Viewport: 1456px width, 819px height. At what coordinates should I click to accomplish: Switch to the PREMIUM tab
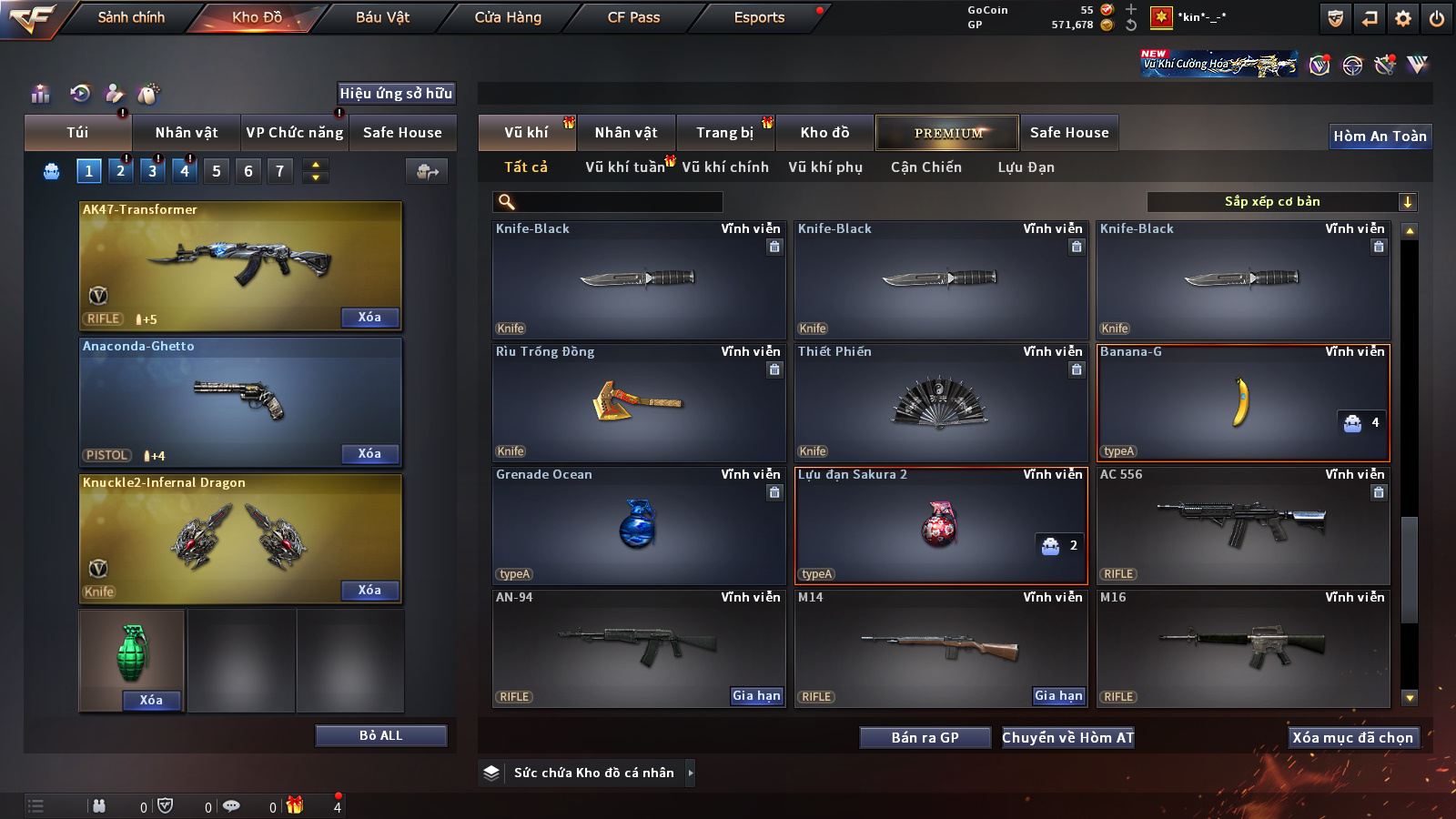pos(947,133)
